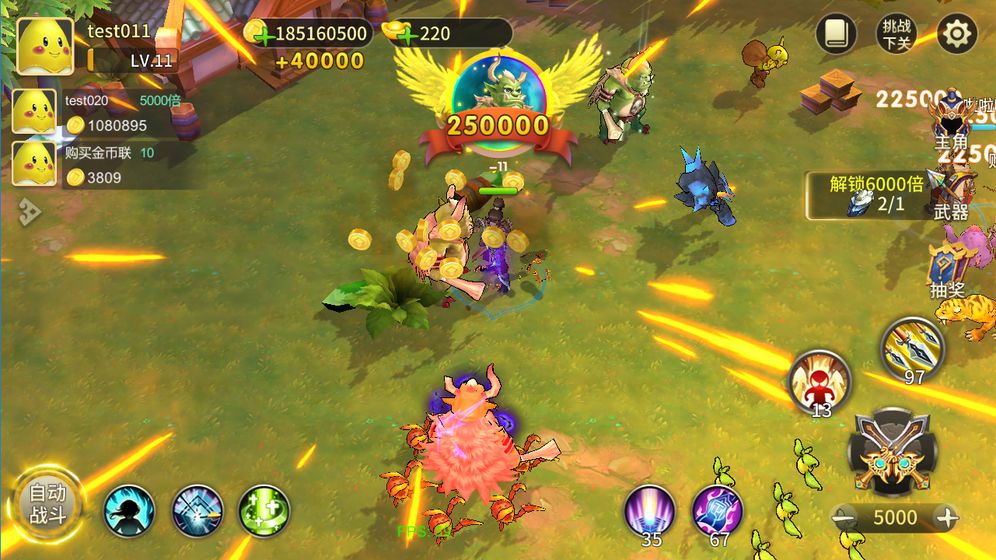Image resolution: width=996 pixels, height=560 pixels.
Task: Decrease the 5000 bet multiplier
Action: coord(846,517)
